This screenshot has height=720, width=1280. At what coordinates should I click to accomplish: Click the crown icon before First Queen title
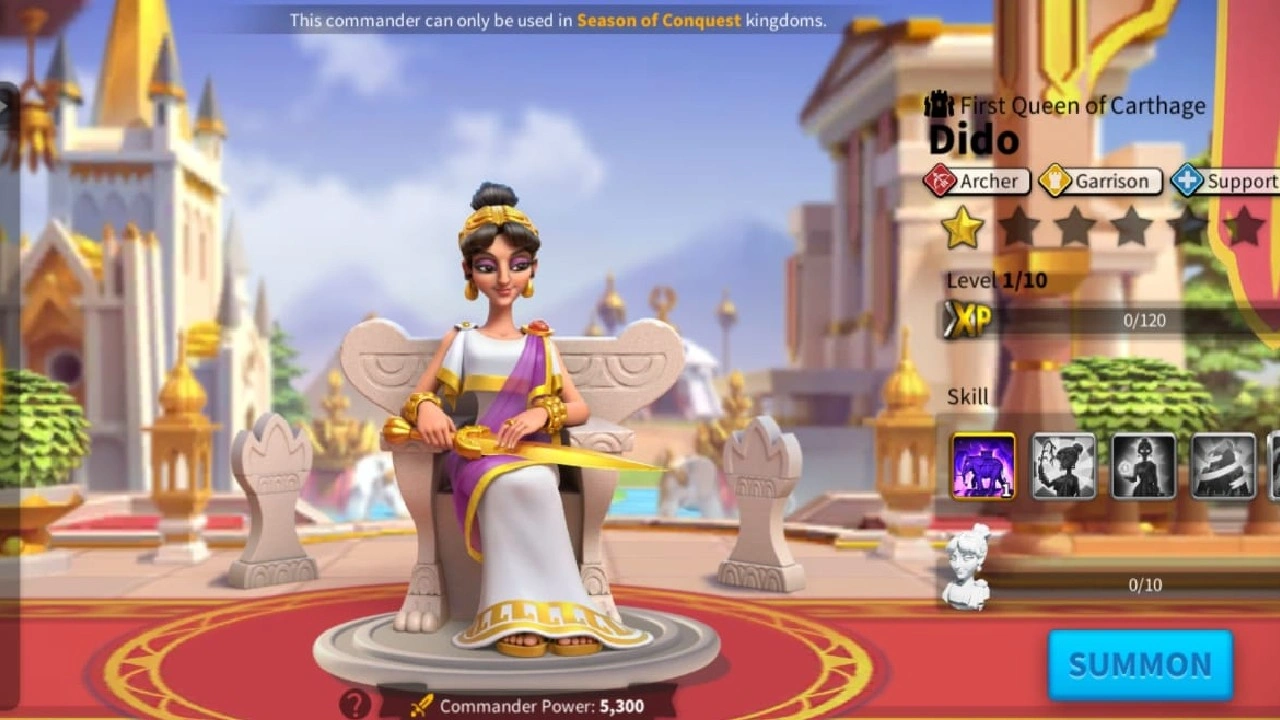[x=938, y=103]
